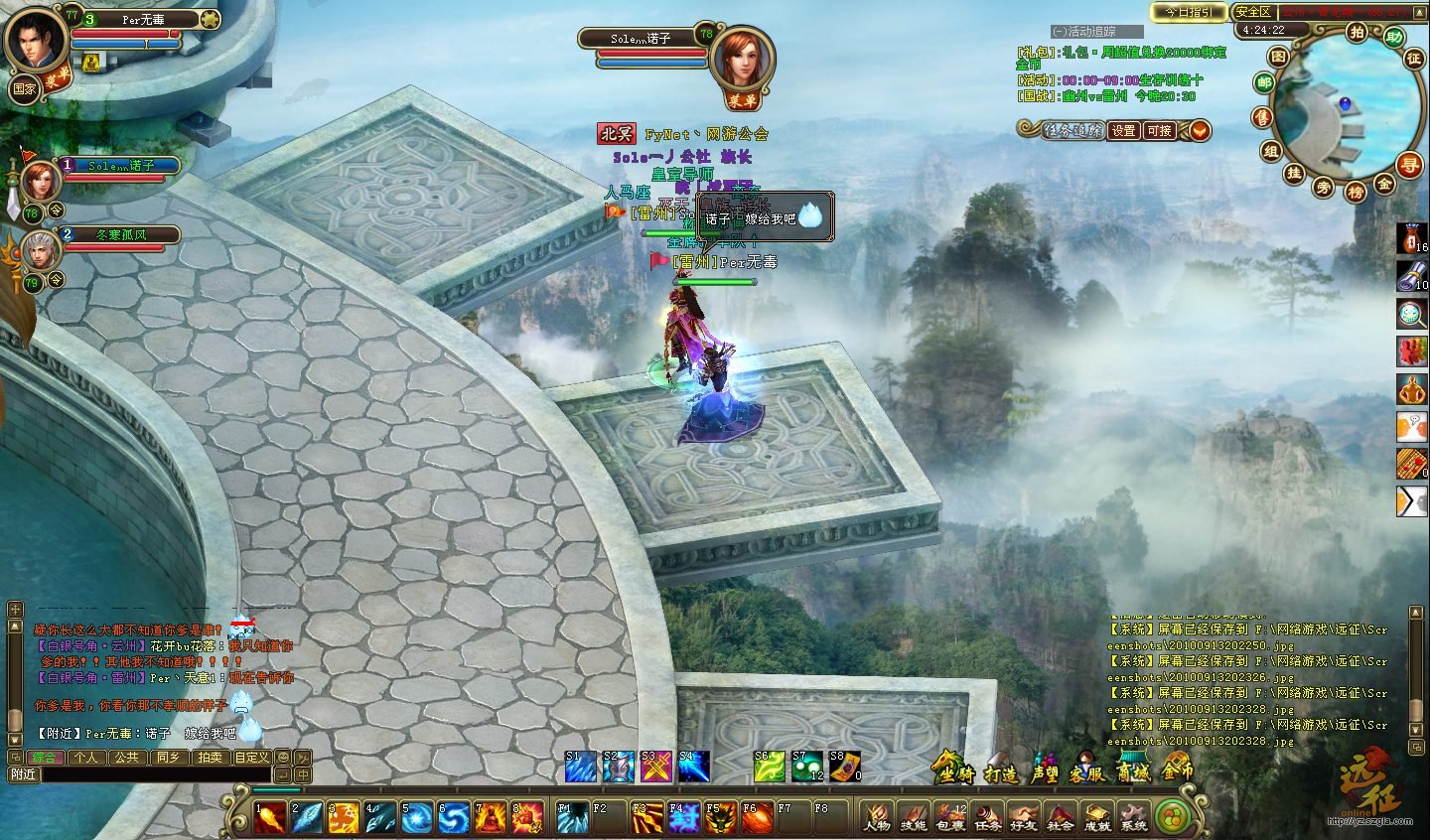Switch chat to the 个人 tab
The width and height of the screenshot is (1430, 840).
click(86, 758)
